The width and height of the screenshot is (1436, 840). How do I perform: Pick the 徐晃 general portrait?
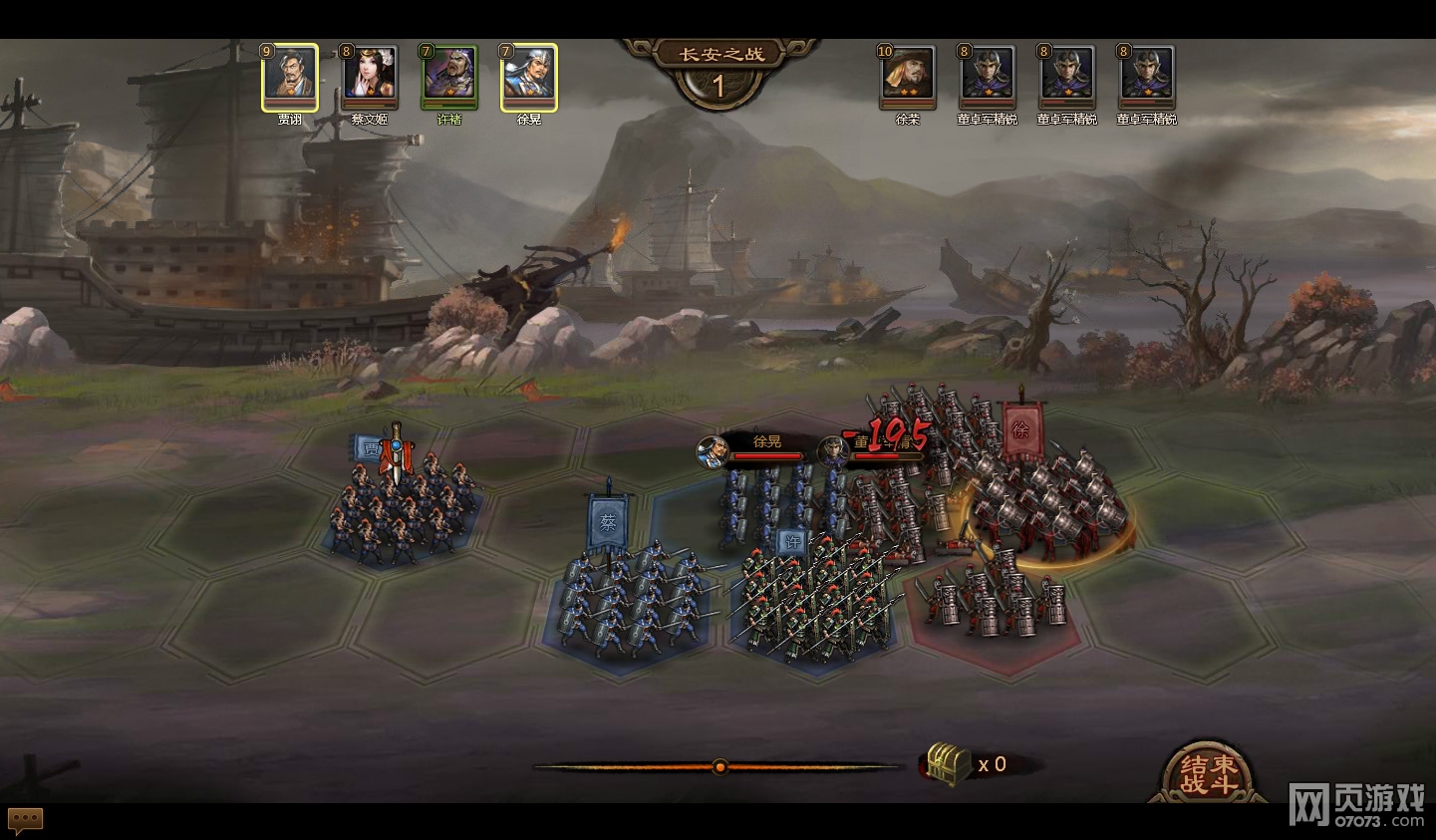click(529, 76)
